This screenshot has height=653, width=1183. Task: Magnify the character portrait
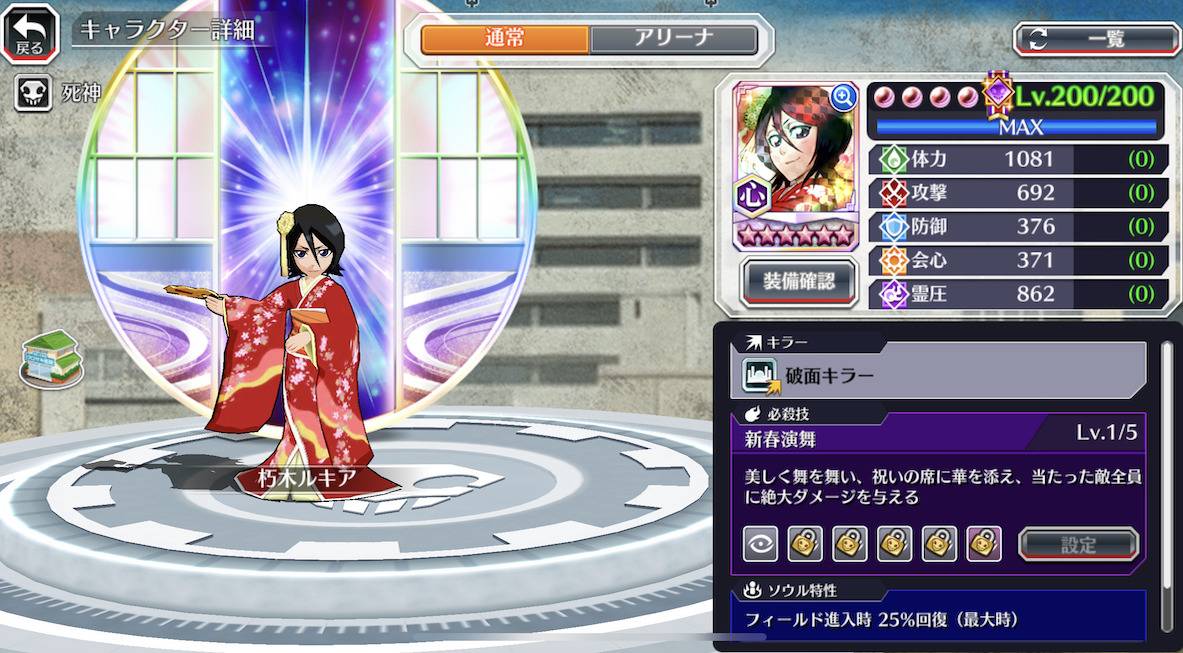point(843,97)
